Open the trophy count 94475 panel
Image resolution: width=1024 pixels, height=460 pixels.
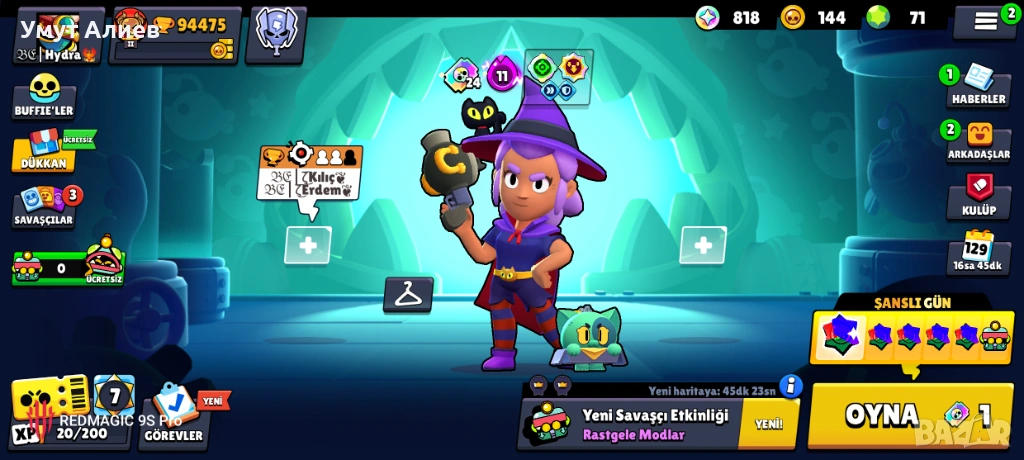(x=176, y=33)
